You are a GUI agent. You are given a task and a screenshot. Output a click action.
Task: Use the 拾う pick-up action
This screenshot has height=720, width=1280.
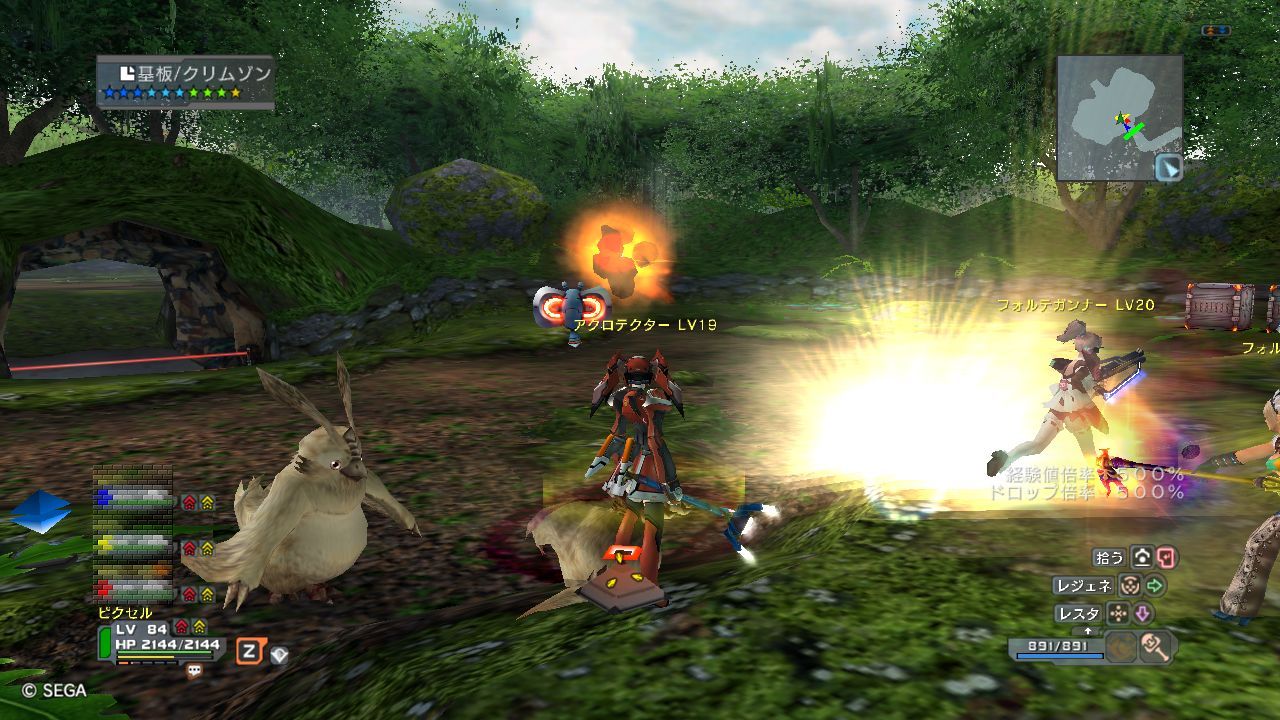[1110, 557]
